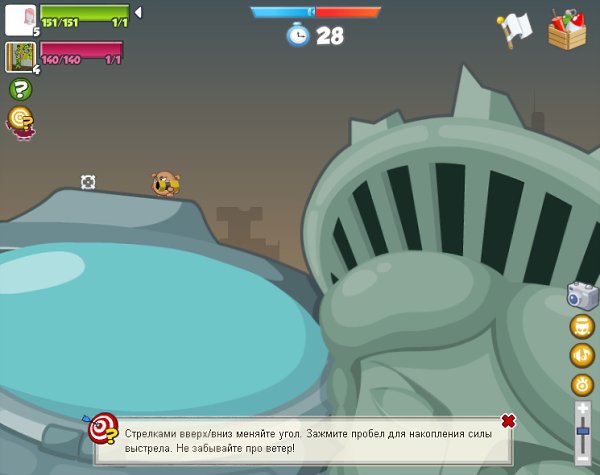Open the weapons crate inventory
This screenshot has height=475, width=600.
(x=567, y=30)
